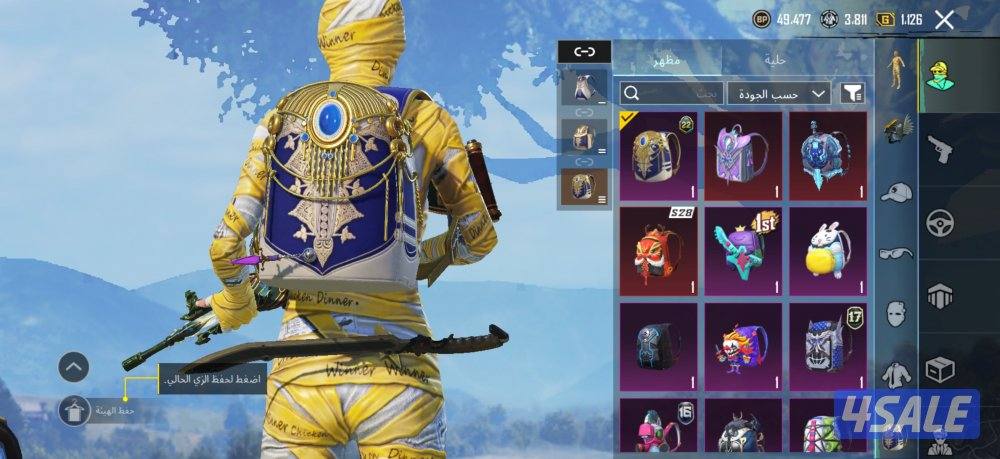Close the inventory with the X button
Screen dimensions: 1000x459
click(944, 19)
